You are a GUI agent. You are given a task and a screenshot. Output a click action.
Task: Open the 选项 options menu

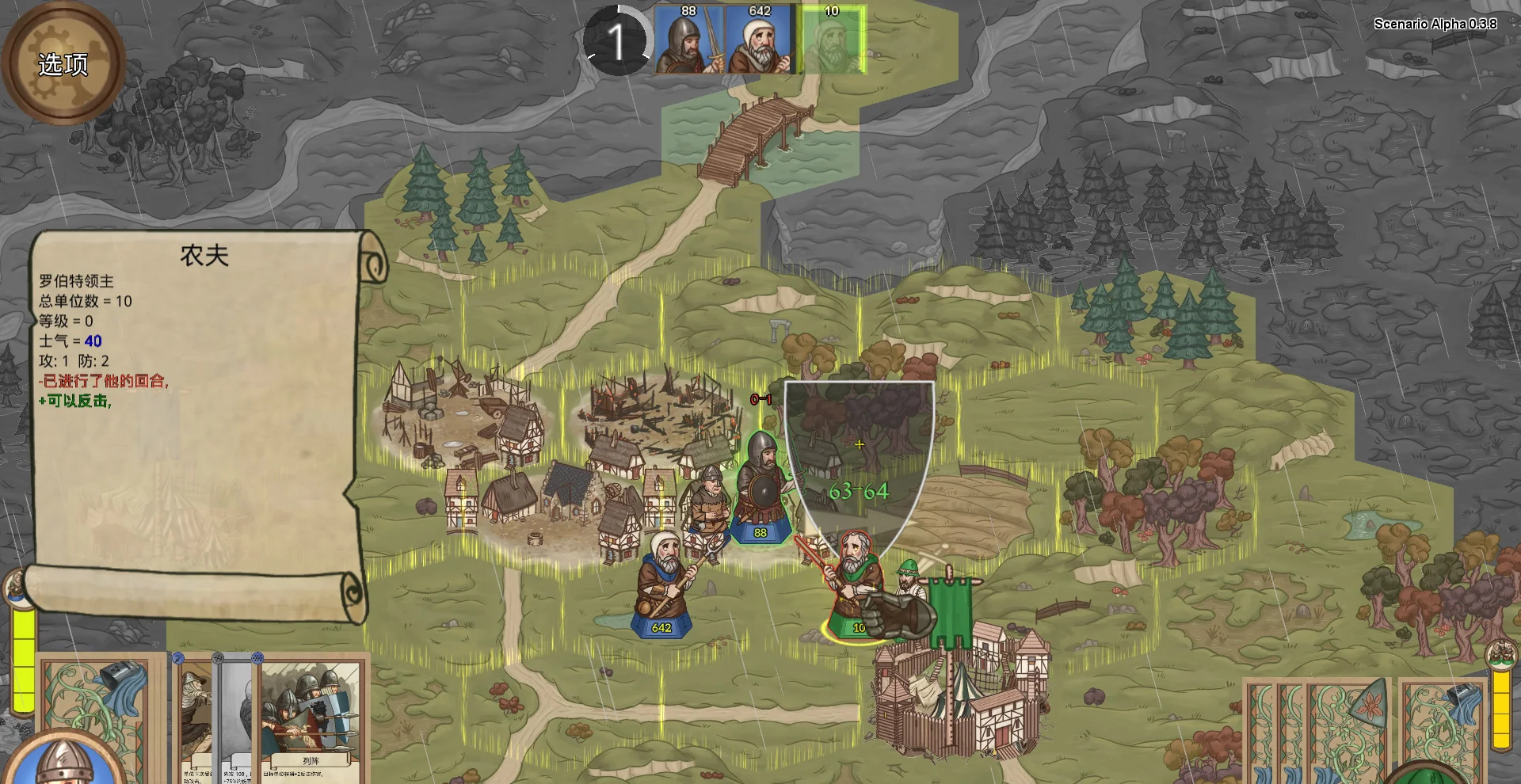[x=63, y=63]
